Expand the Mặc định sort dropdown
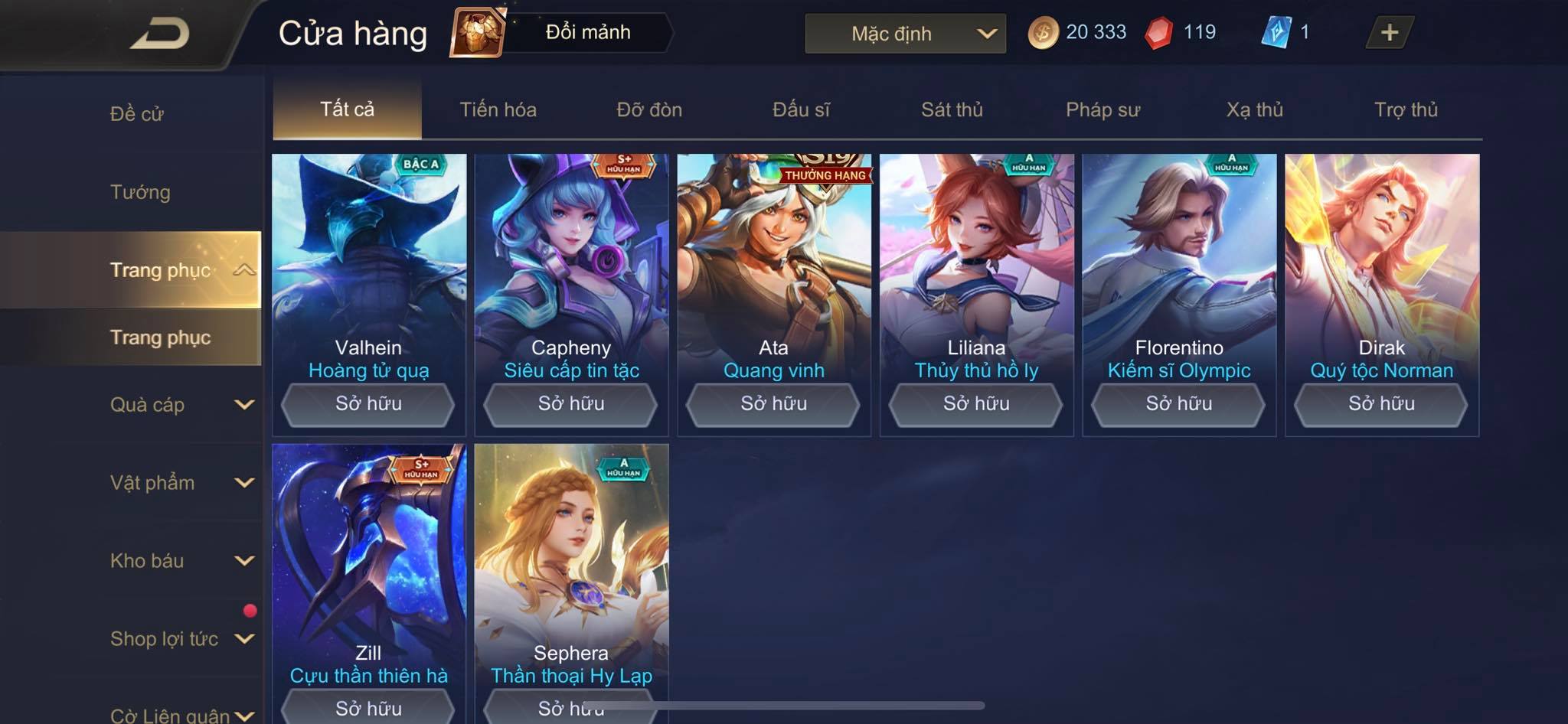The image size is (1568, 724). (x=905, y=34)
